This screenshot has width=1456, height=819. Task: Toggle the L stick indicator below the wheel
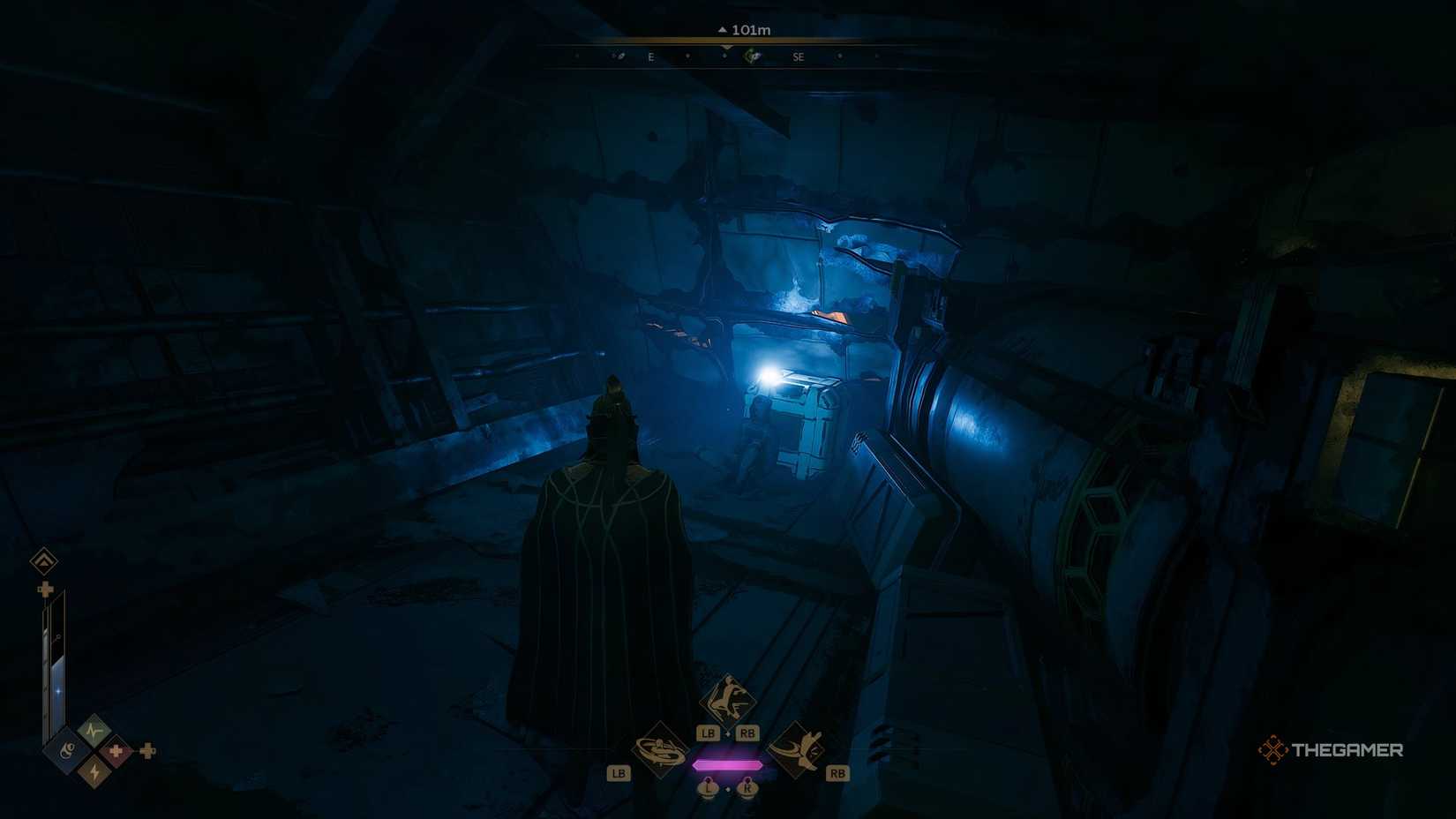(709, 788)
